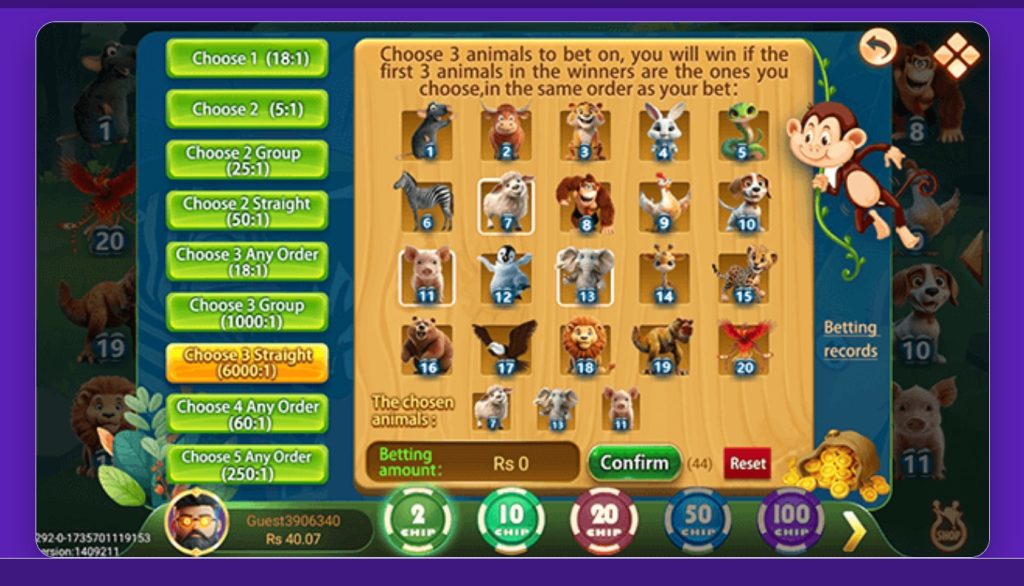The width and height of the screenshot is (1024, 586).
Task: Open the four-diamond menu icon
Action: tap(957, 55)
